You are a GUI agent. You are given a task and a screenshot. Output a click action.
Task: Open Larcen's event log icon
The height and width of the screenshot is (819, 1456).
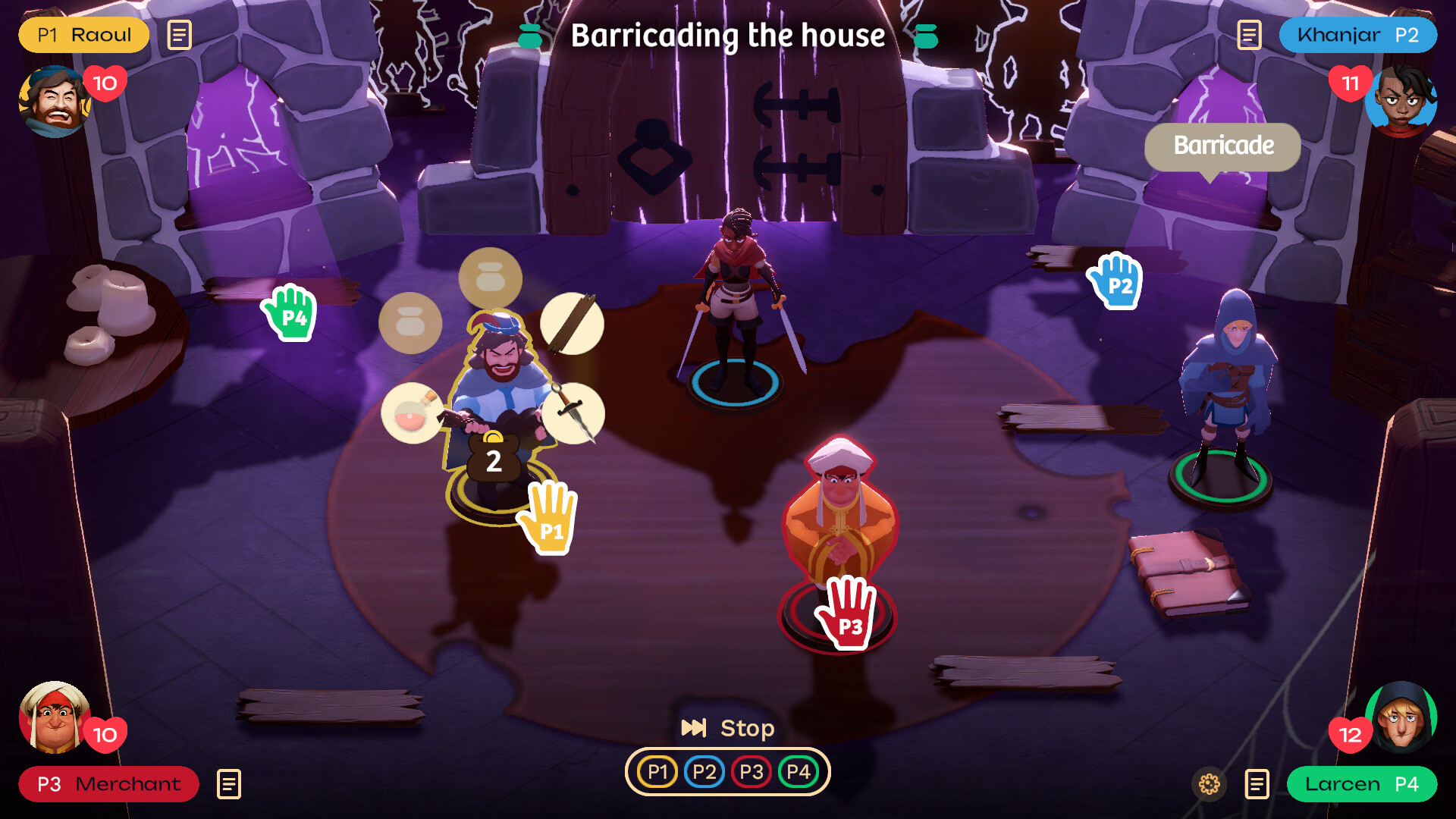1255,785
